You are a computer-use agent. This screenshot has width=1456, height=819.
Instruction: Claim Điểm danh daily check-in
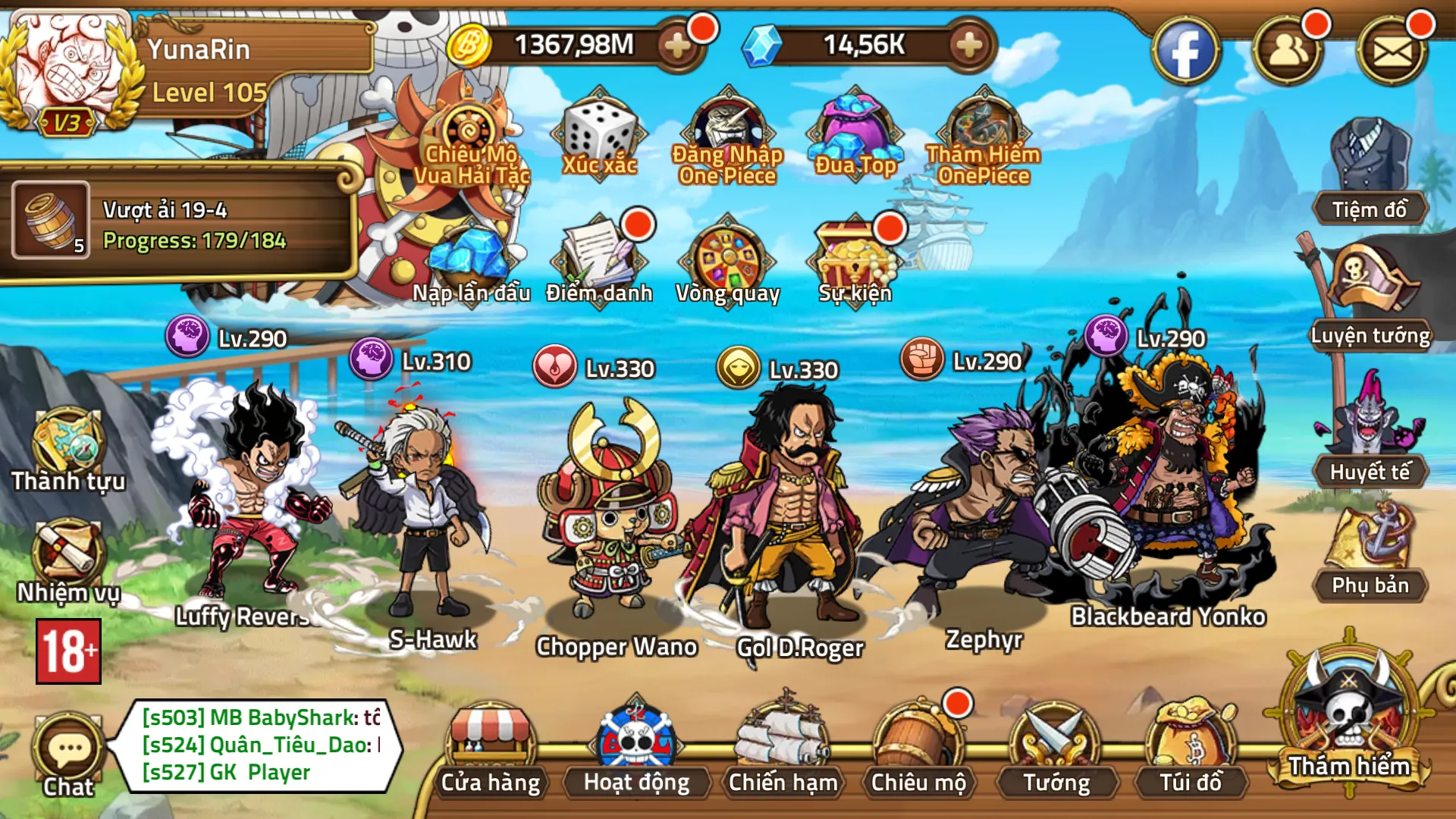point(599,262)
